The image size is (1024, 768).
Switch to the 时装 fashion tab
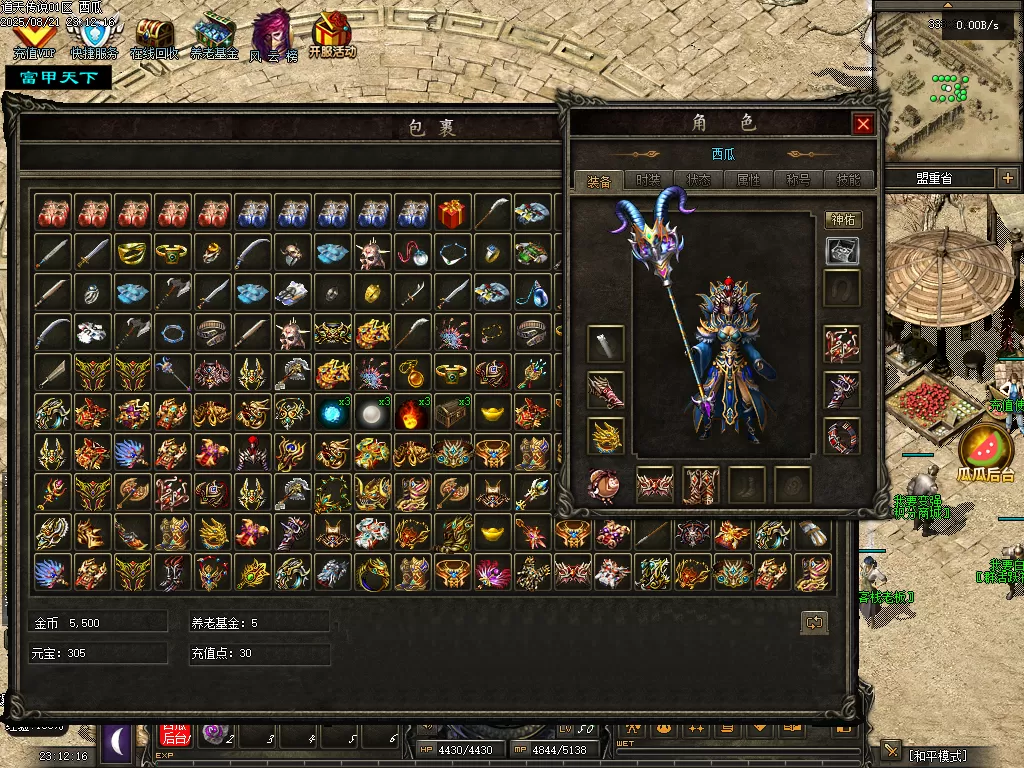pyautogui.click(x=648, y=180)
